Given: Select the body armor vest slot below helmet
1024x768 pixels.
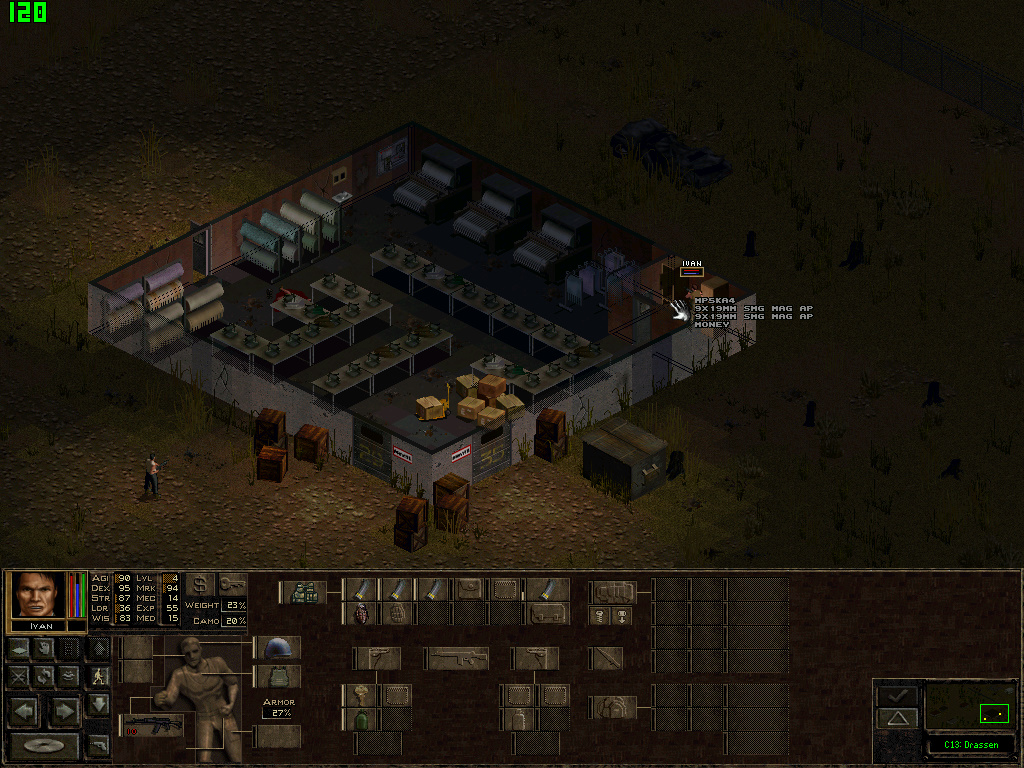Looking at the screenshot, I should [277, 677].
